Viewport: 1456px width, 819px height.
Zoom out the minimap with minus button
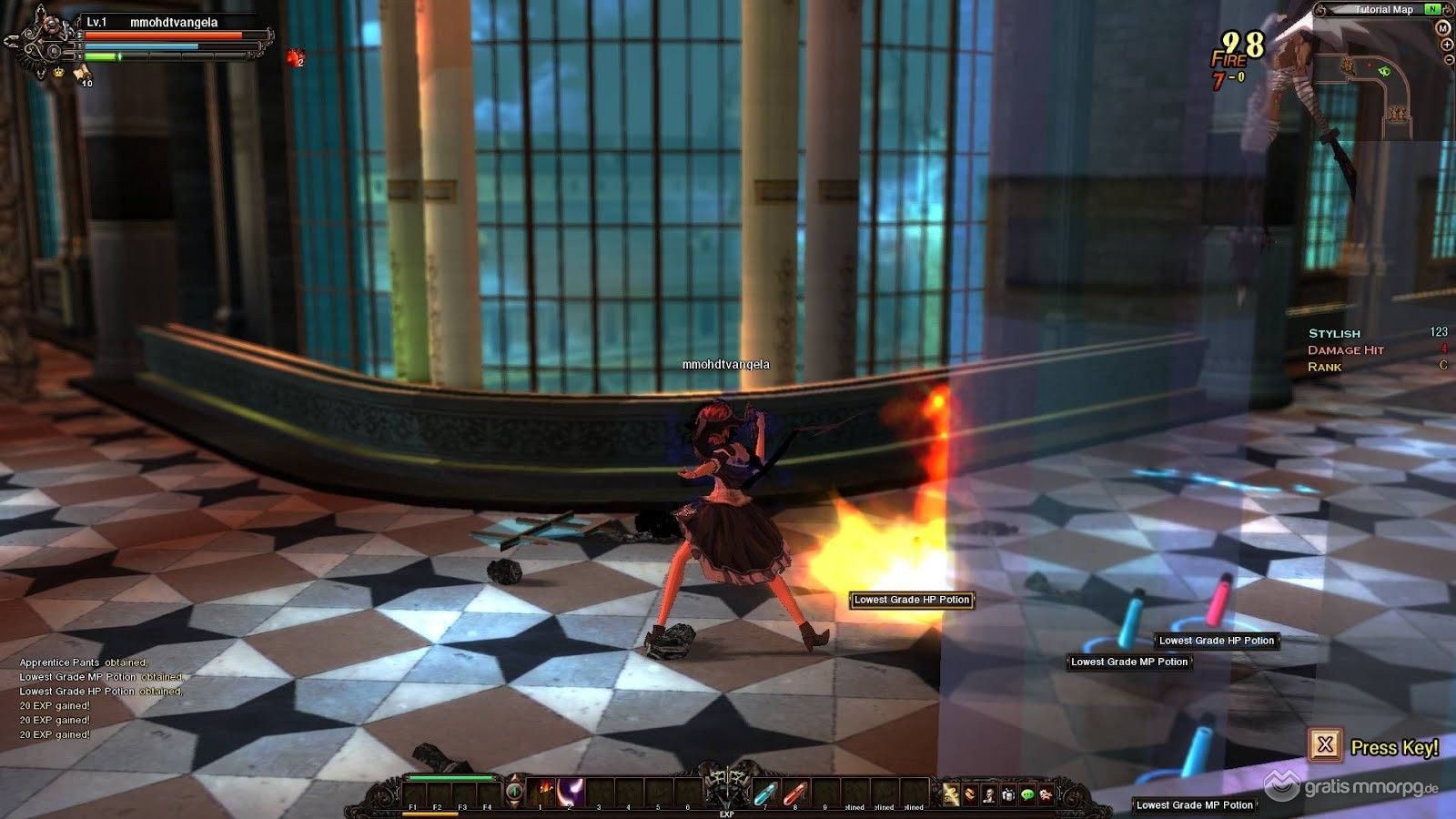[1448, 59]
